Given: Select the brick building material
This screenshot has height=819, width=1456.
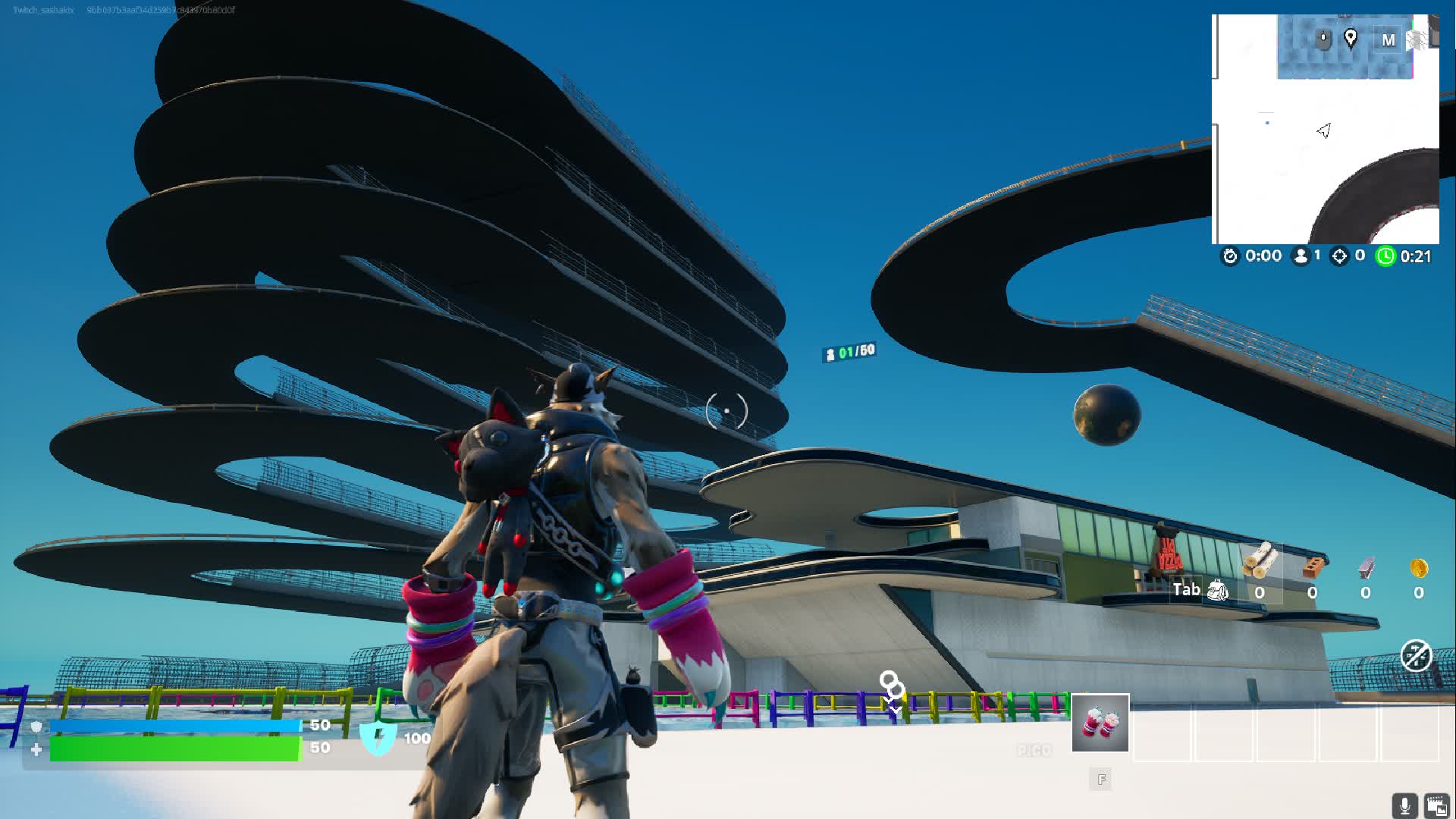Looking at the screenshot, I should [1313, 567].
